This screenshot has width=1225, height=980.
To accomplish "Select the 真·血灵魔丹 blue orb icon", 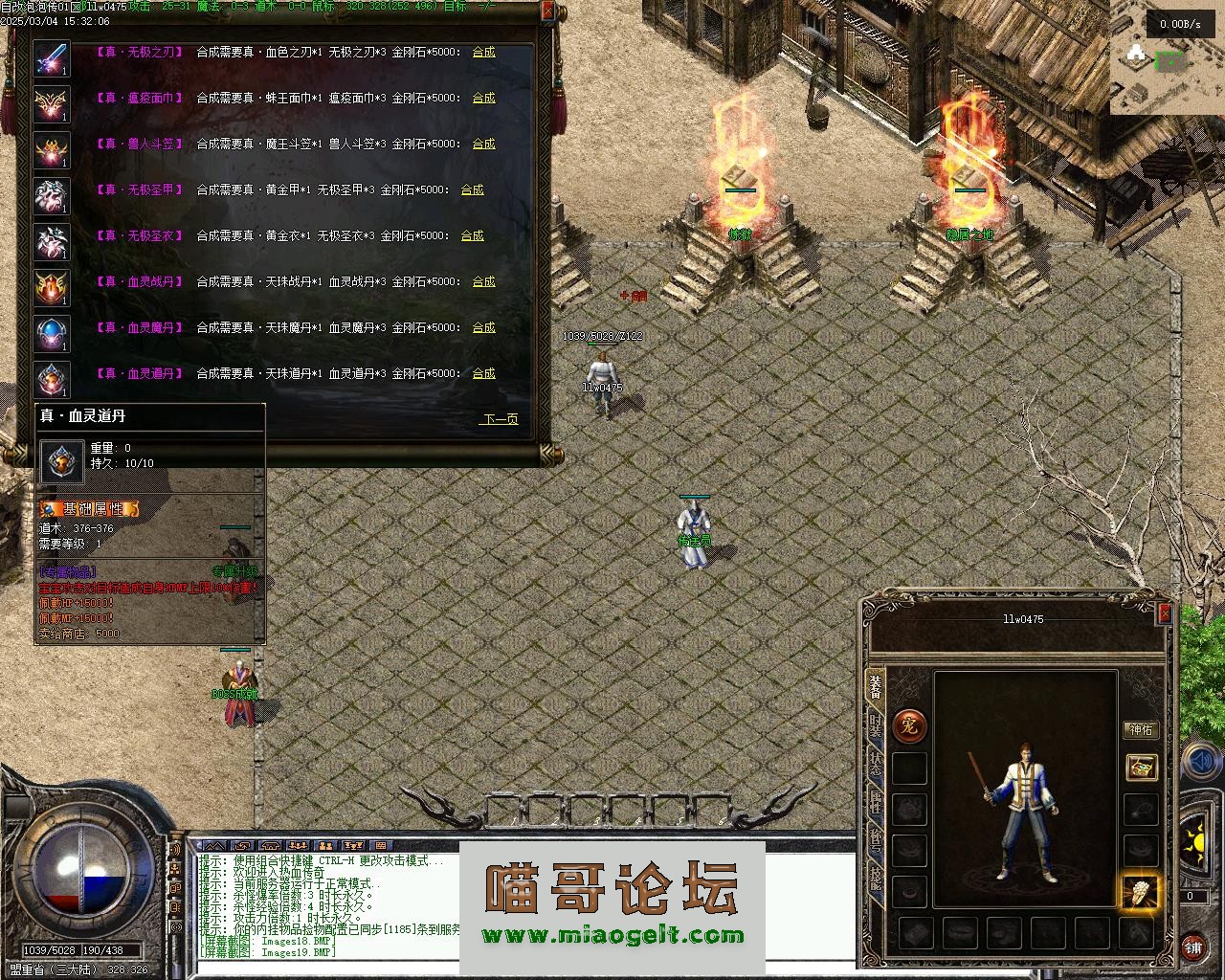I will point(52,333).
